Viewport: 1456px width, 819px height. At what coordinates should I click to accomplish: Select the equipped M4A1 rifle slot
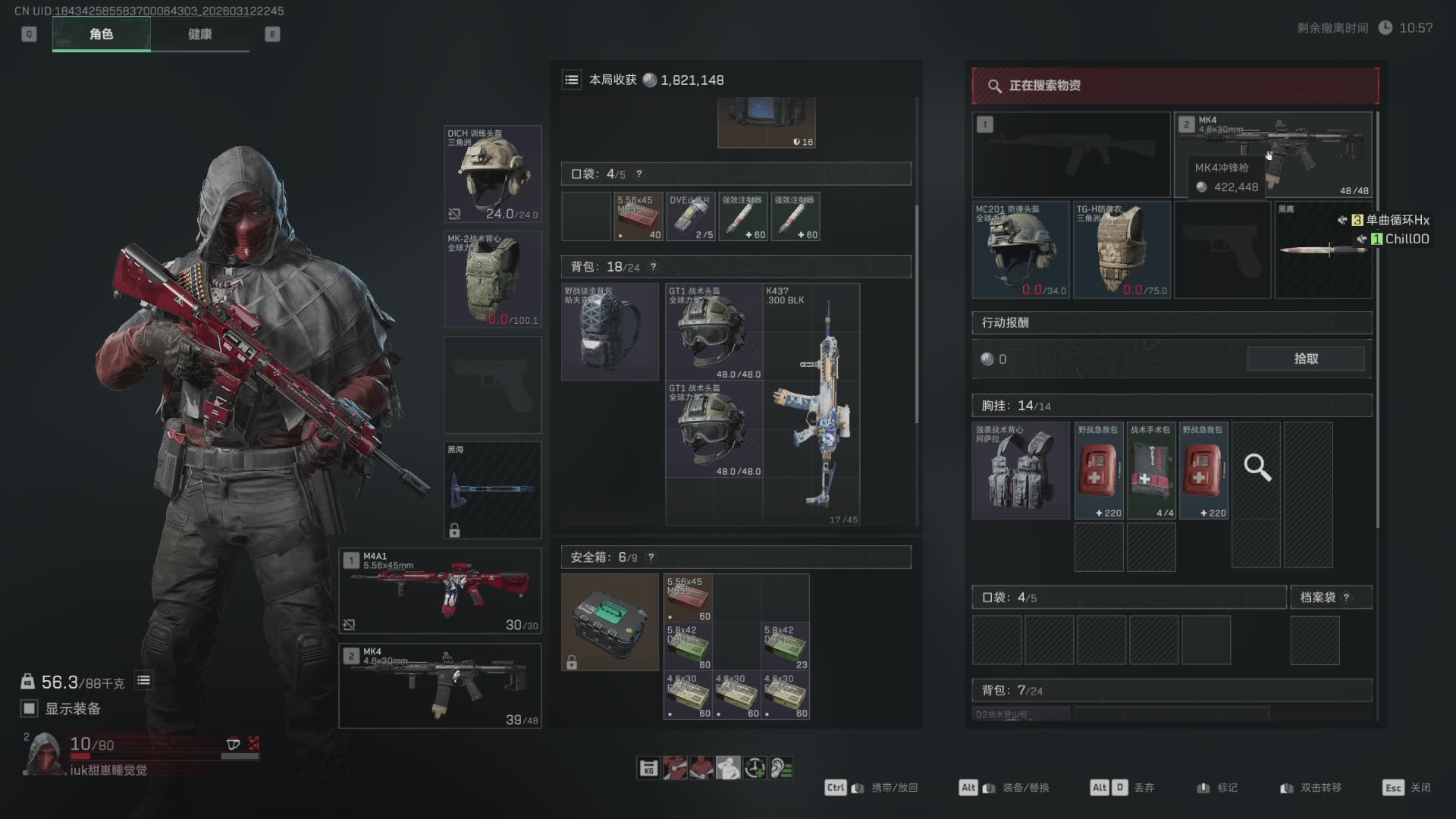tap(440, 591)
